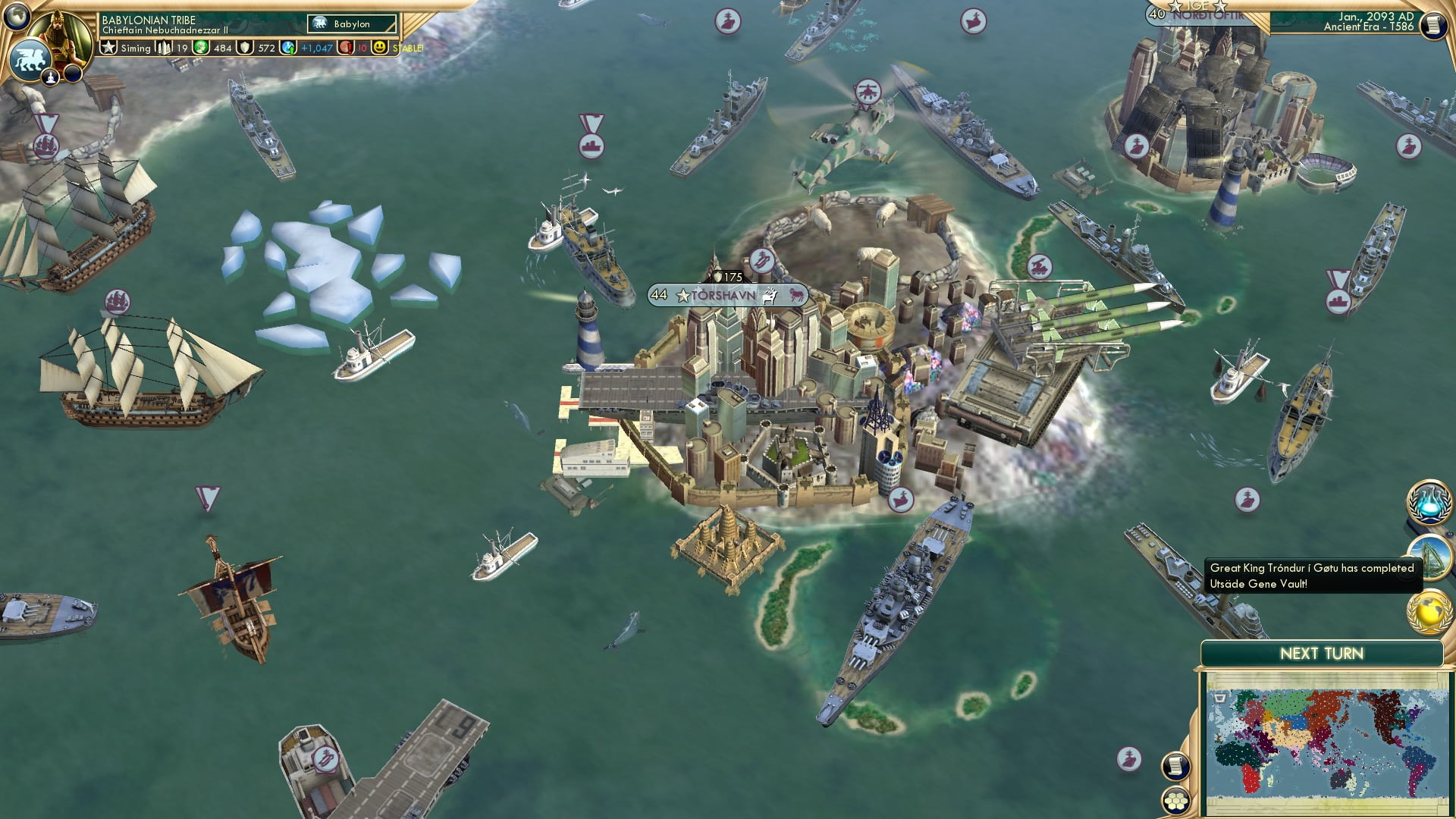The width and height of the screenshot is (1456, 819).
Task: Open the technology tree via the flask icon
Action: [x=1429, y=502]
